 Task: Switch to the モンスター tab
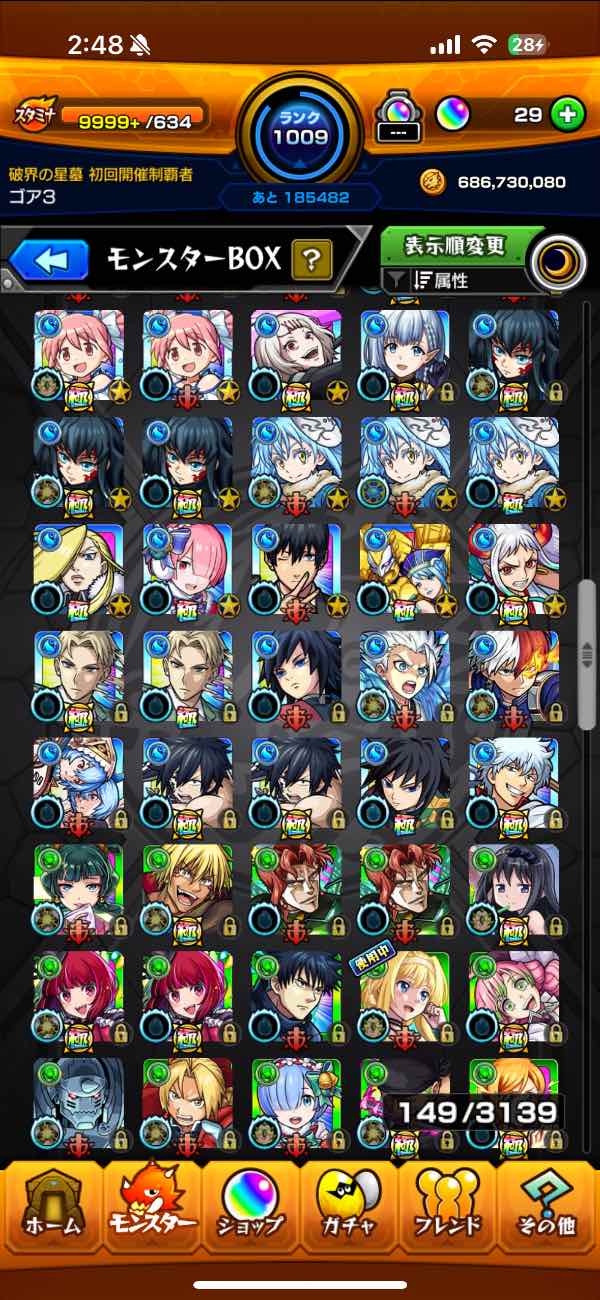pos(151,1210)
